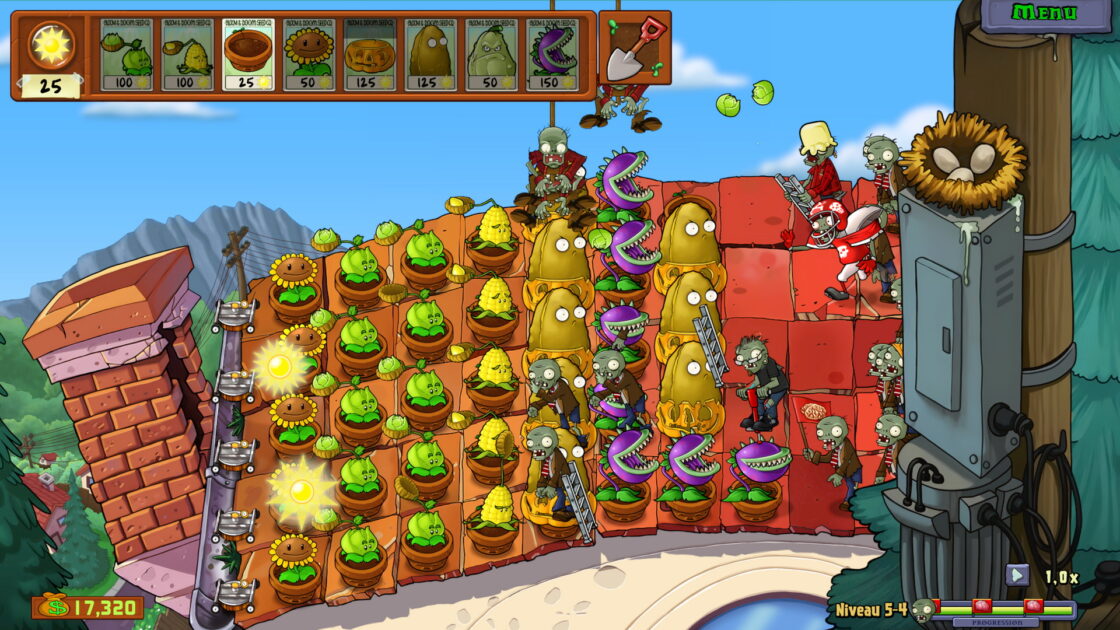Viewport: 1120px width, 630px height.
Task: Open the Menu button
Action: 1044,14
